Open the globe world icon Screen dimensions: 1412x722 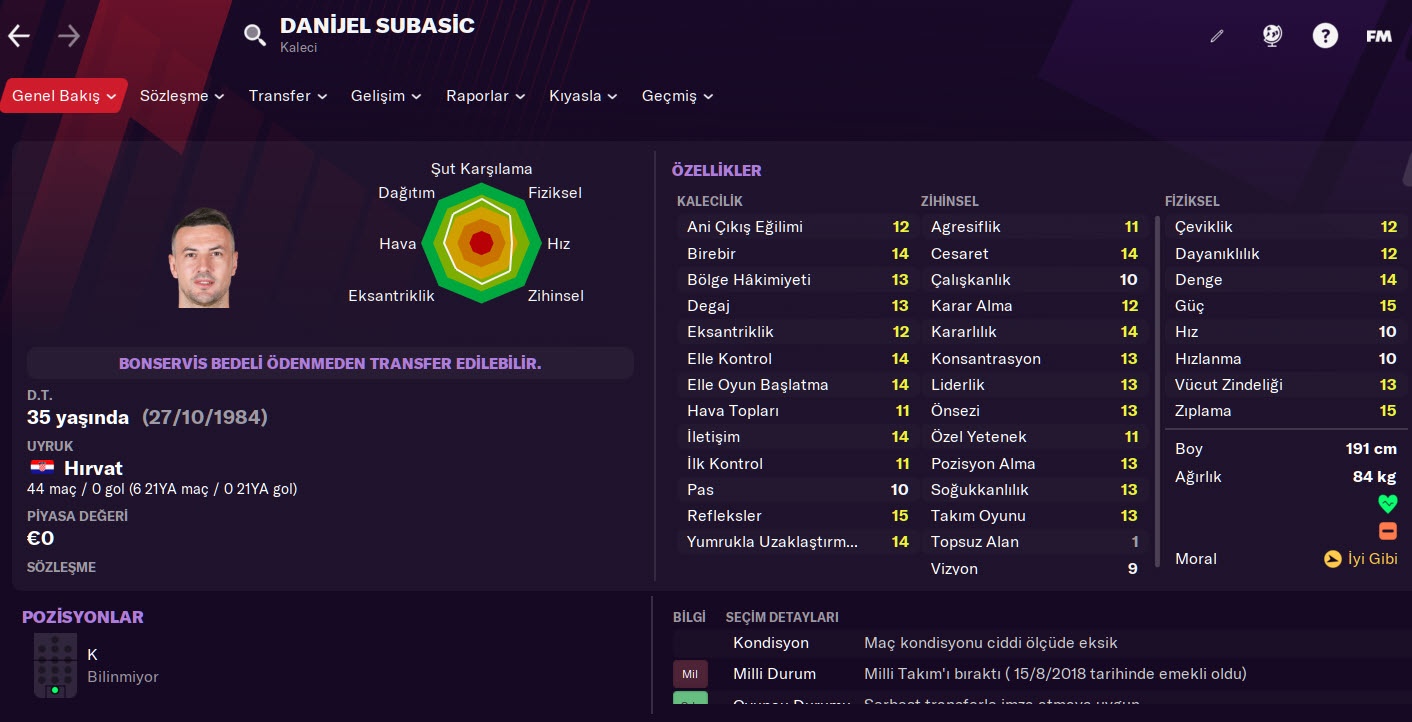(1272, 37)
